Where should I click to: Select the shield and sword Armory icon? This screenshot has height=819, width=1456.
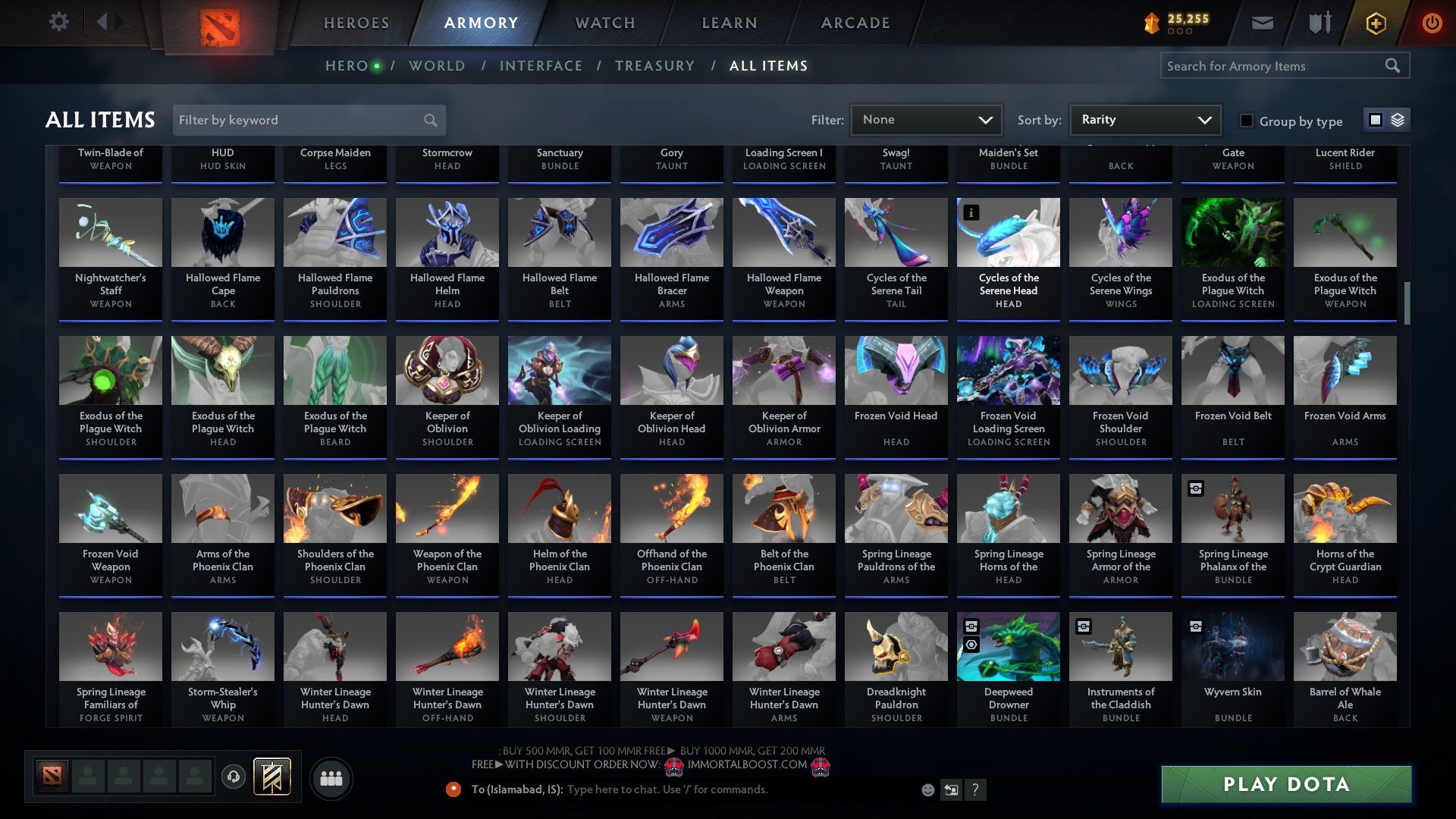pos(1319,22)
